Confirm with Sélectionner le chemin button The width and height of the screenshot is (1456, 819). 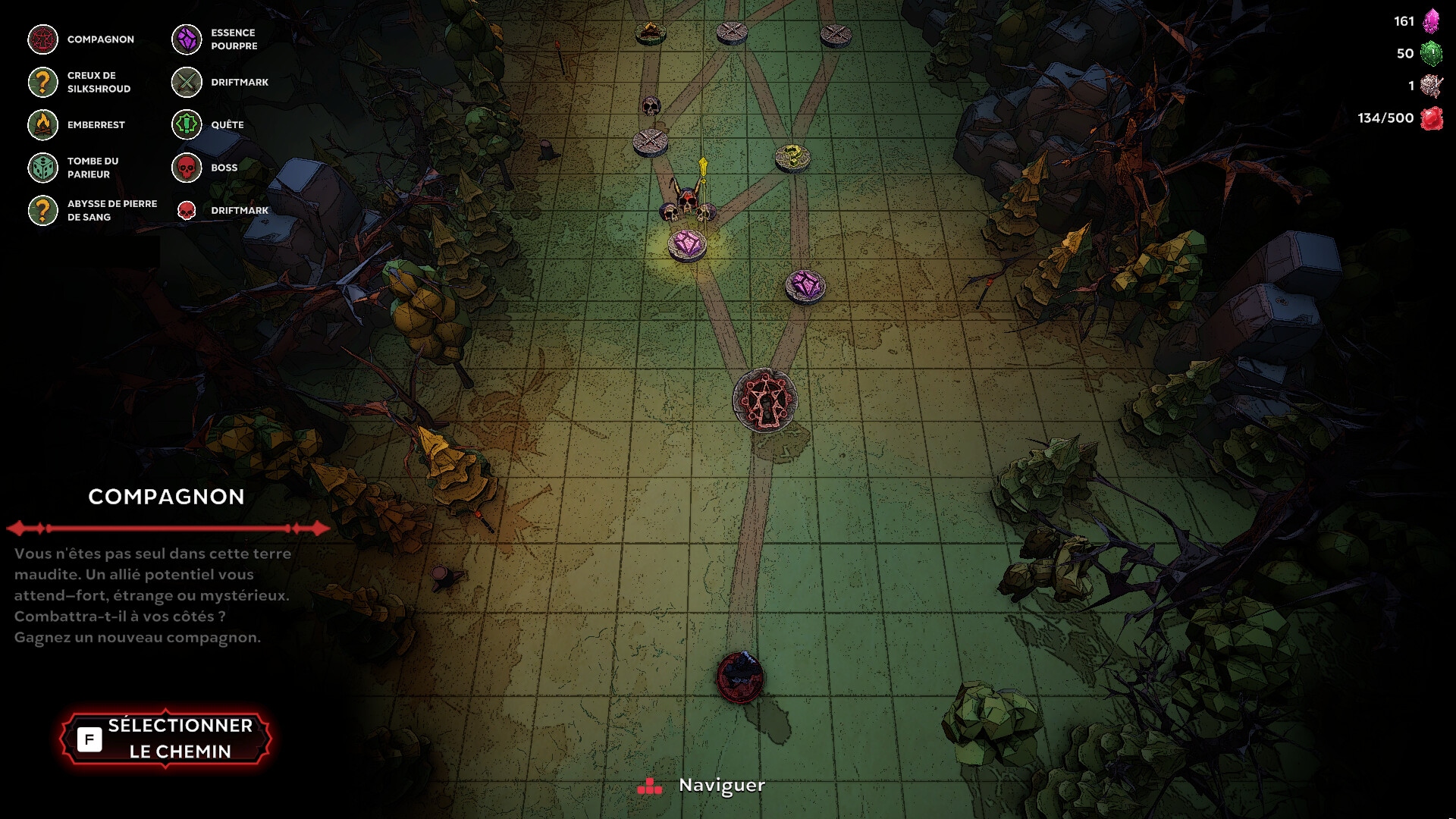pos(165,738)
